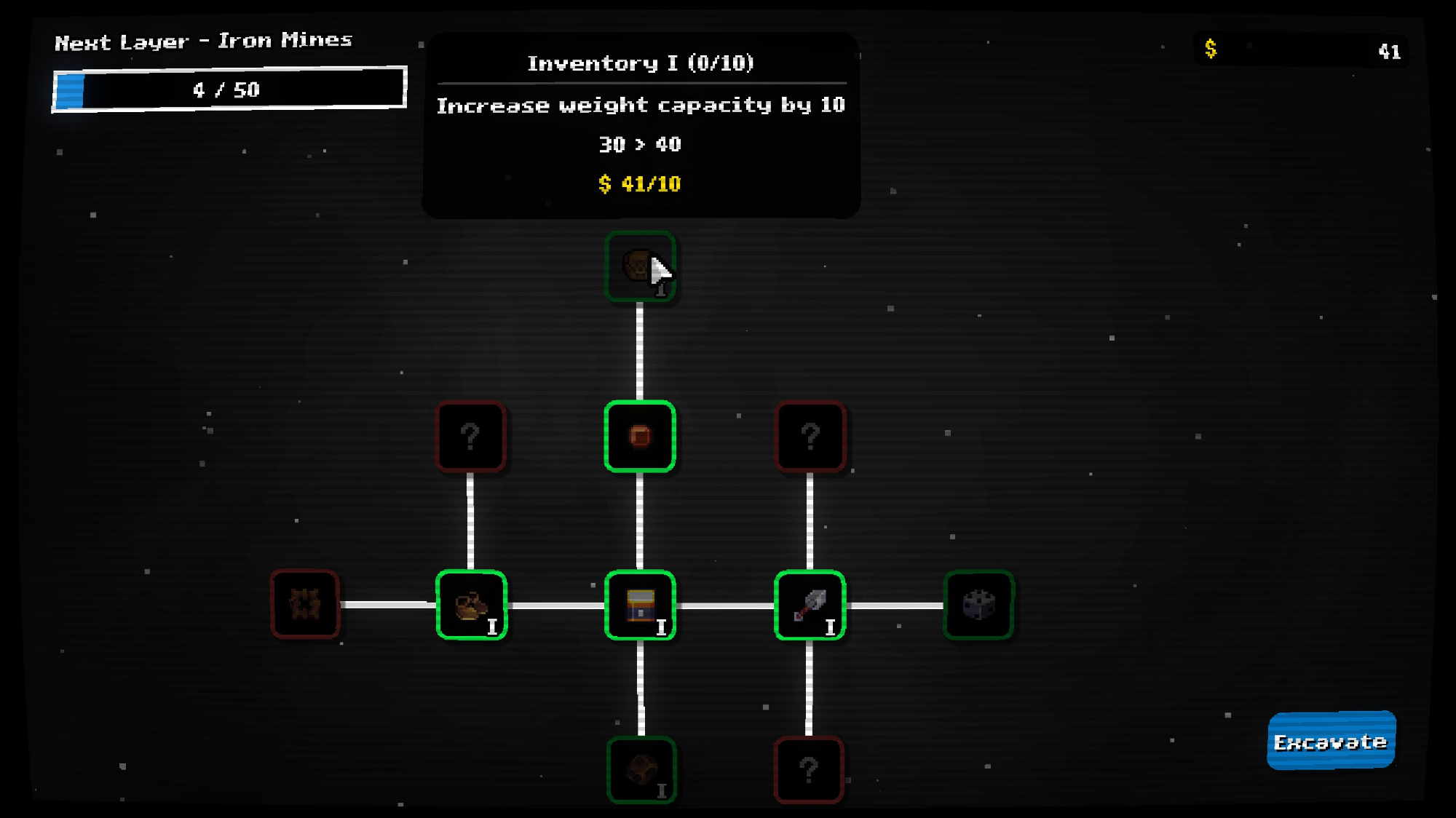Select the dark dice upgrade node

978,605
